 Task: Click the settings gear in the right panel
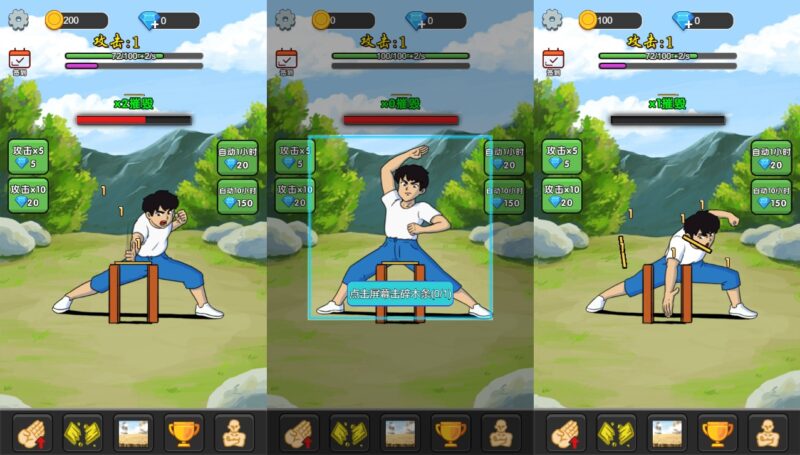click(x=552, y=19)
